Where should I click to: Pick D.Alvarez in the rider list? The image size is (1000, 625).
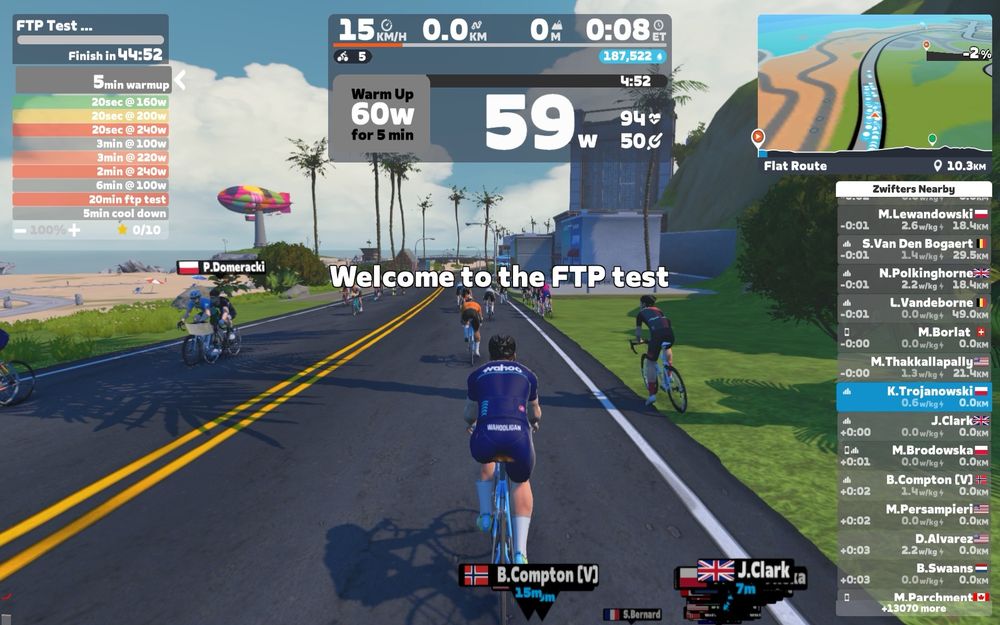[913, 544]
